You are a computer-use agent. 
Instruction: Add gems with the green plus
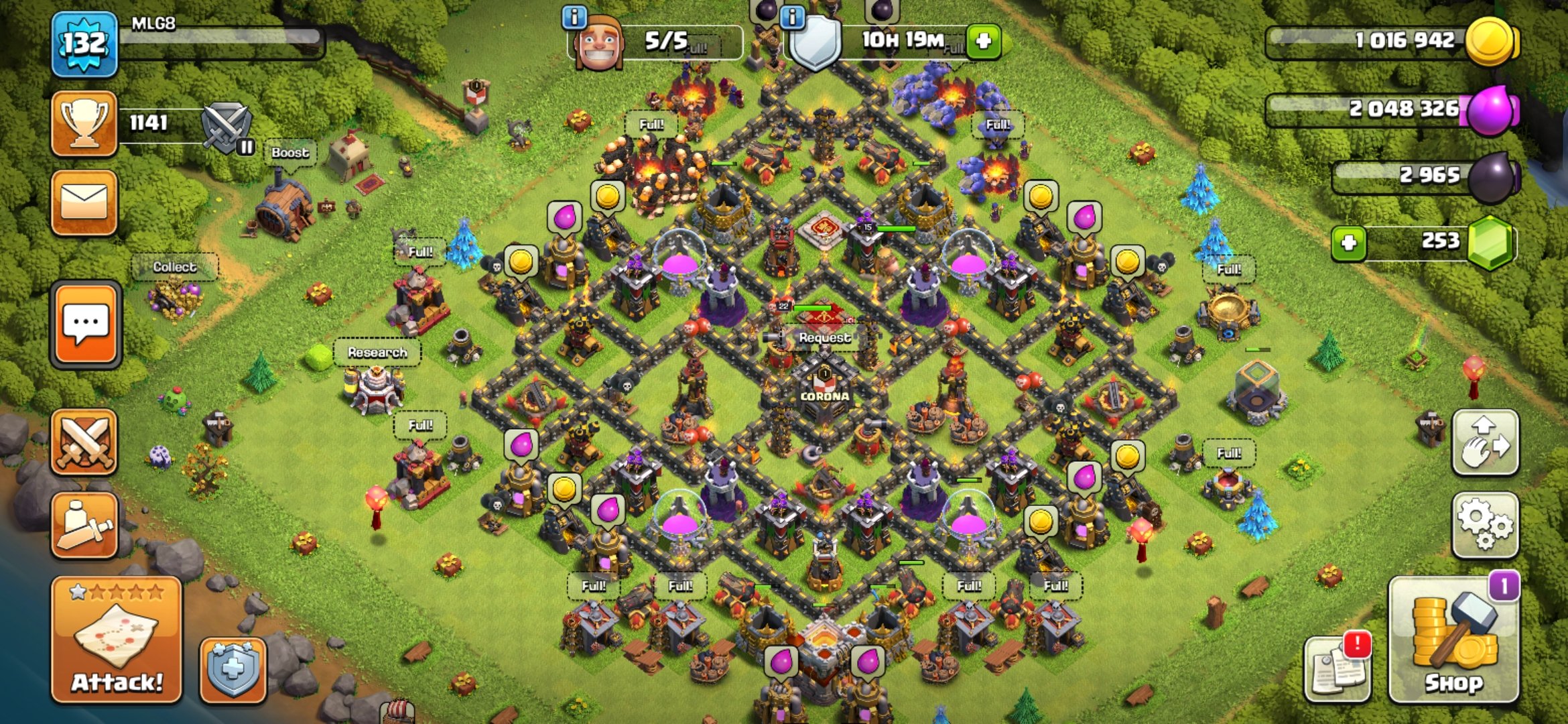(1349, 242)
